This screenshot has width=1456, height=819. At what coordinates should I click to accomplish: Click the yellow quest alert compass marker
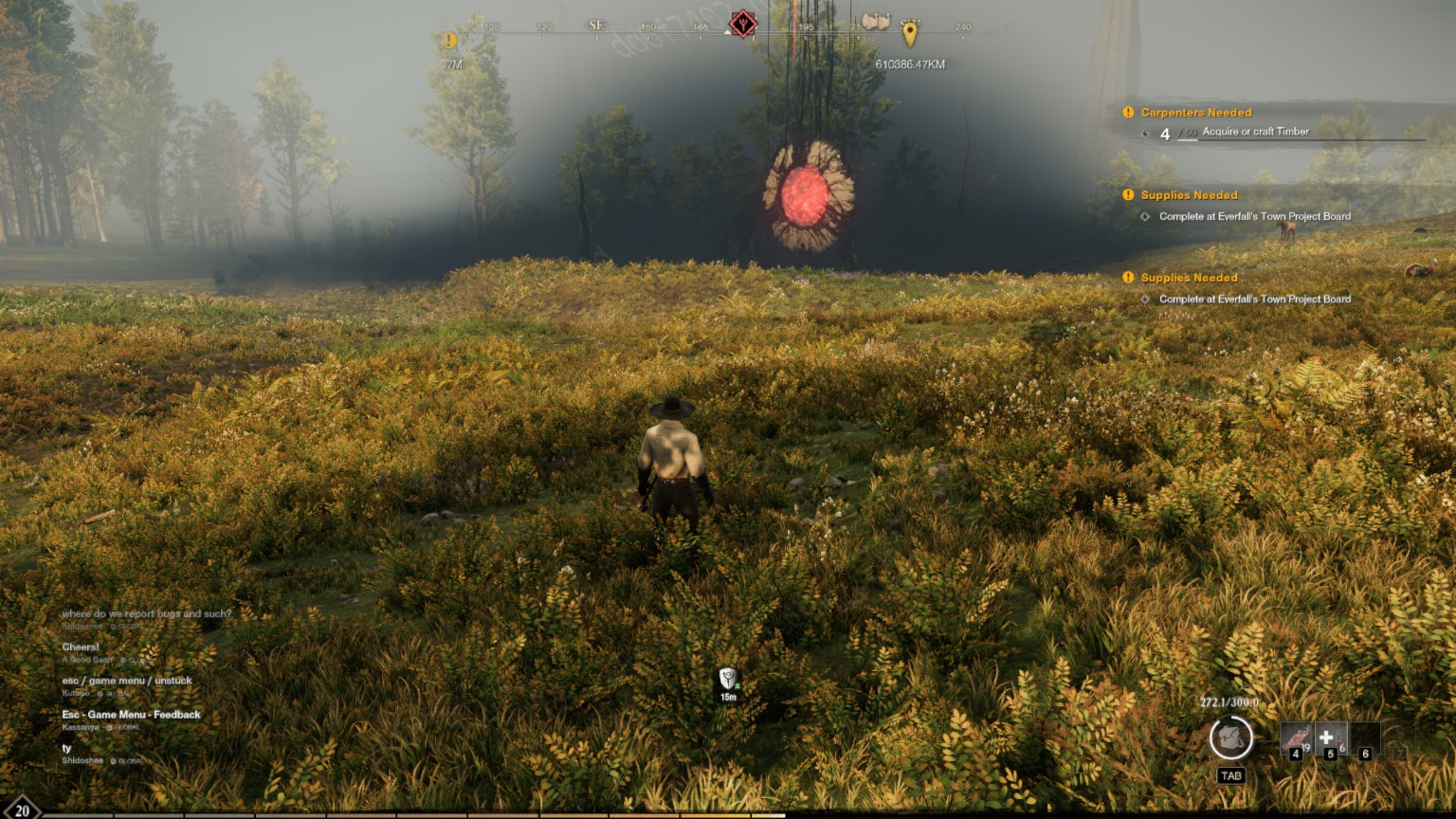point(449,41)
